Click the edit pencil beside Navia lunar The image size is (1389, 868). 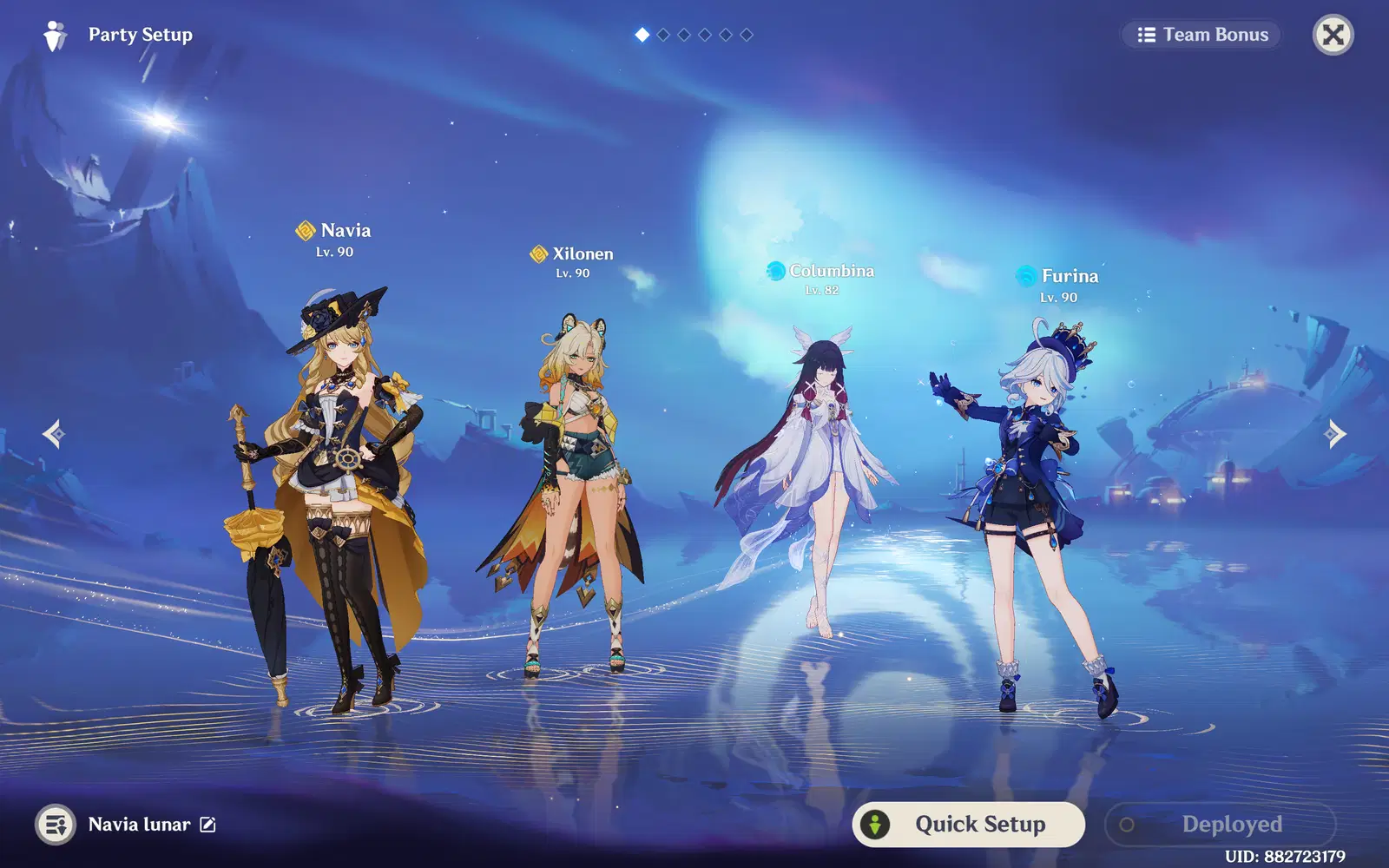pos(206,825)
